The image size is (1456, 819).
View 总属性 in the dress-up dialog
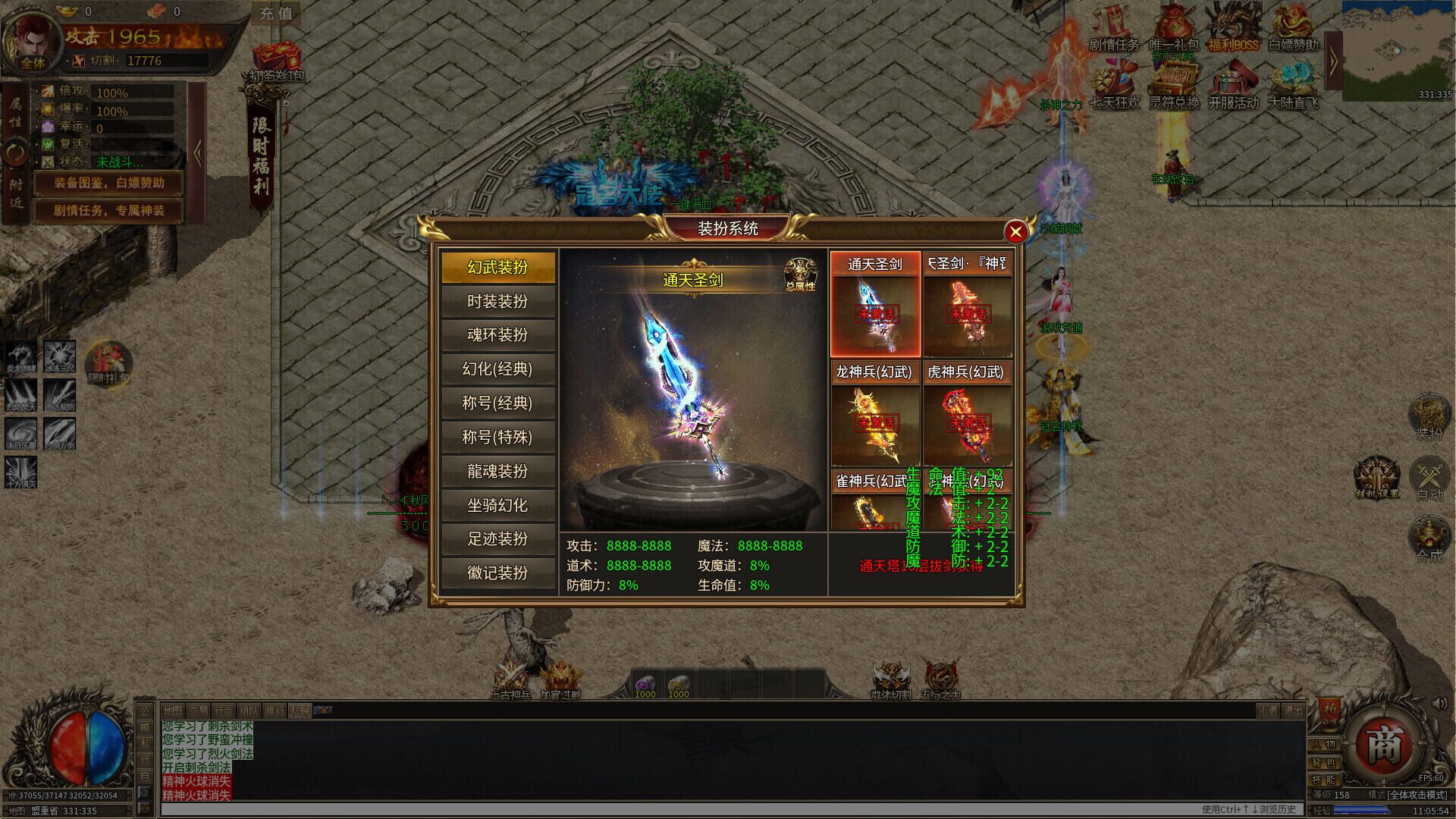point(799,268)
